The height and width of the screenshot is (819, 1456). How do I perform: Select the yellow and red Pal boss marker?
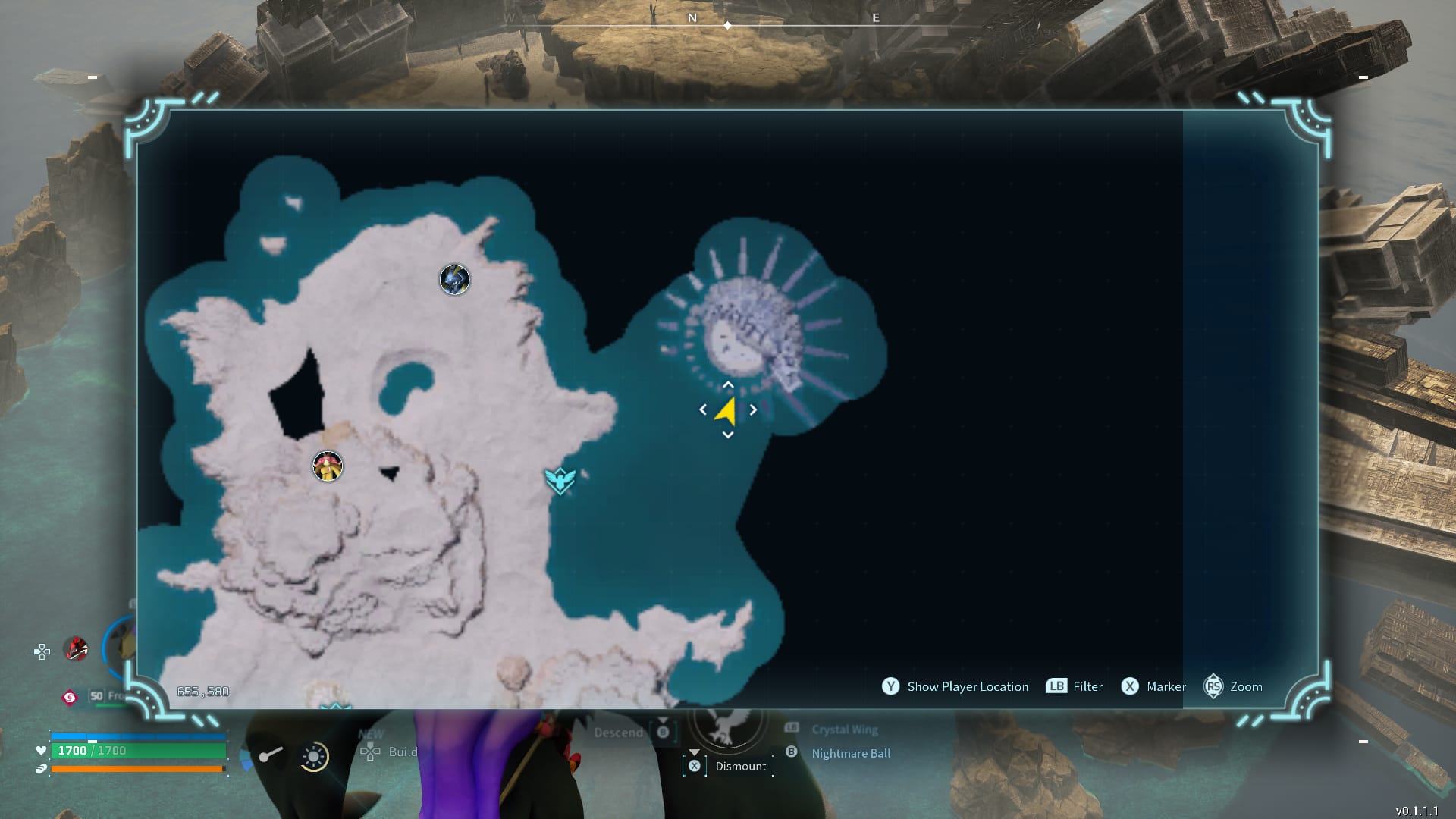(x=328, y=466)
